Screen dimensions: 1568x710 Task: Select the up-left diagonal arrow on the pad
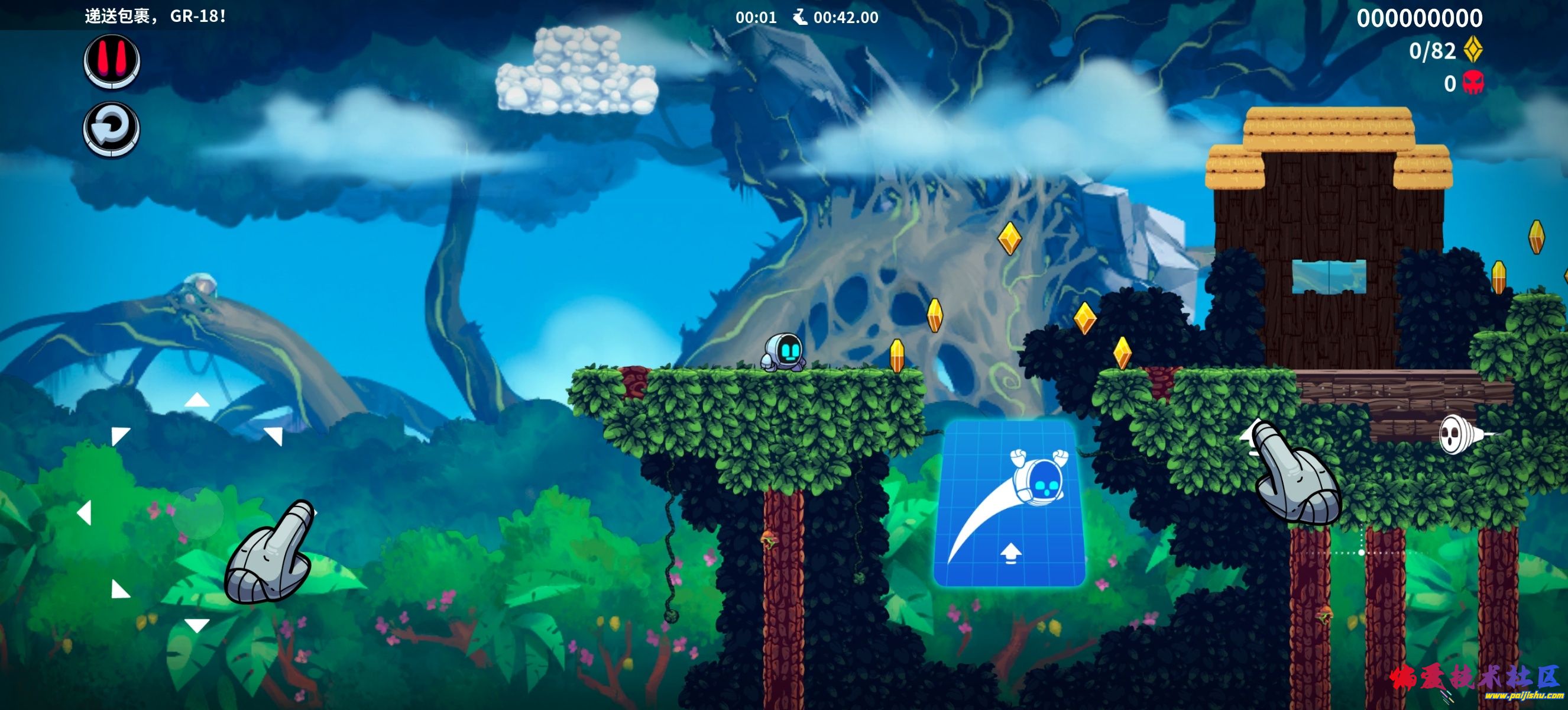pos(120,435)
